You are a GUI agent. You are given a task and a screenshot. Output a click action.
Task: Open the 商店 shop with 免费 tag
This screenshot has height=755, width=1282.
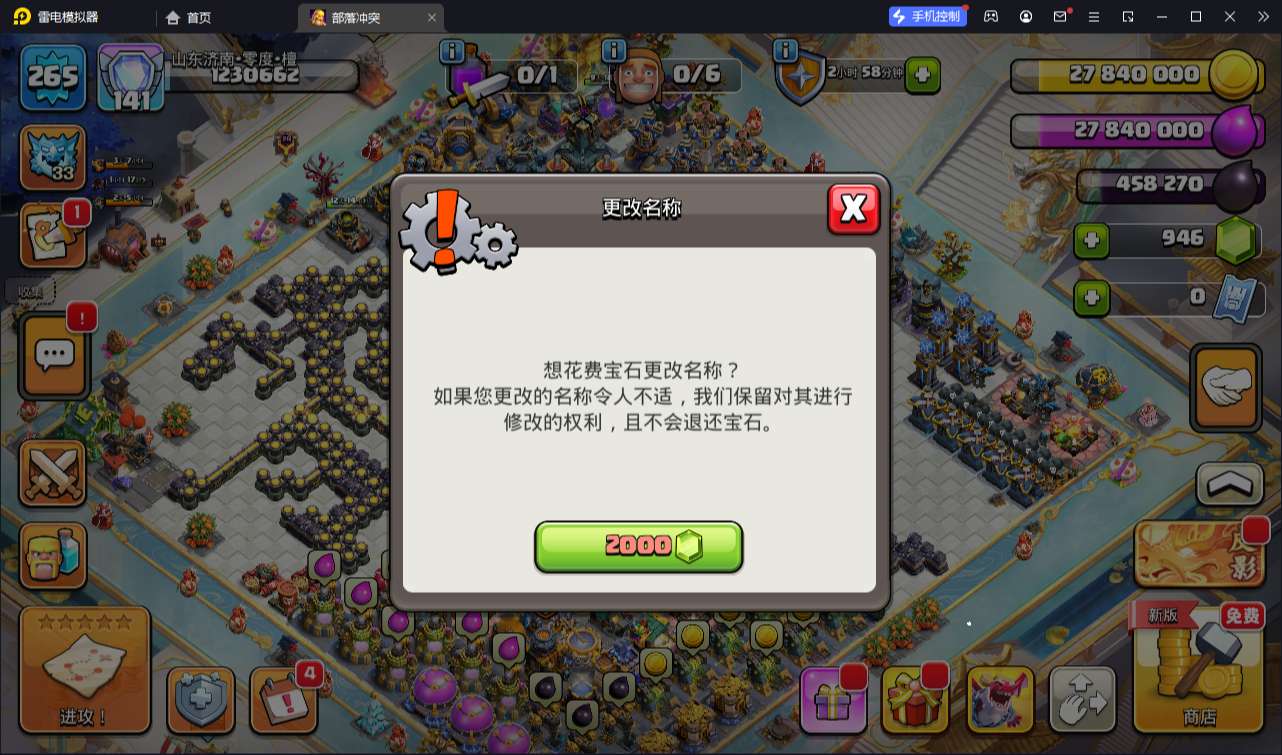tap(1197, 680)
